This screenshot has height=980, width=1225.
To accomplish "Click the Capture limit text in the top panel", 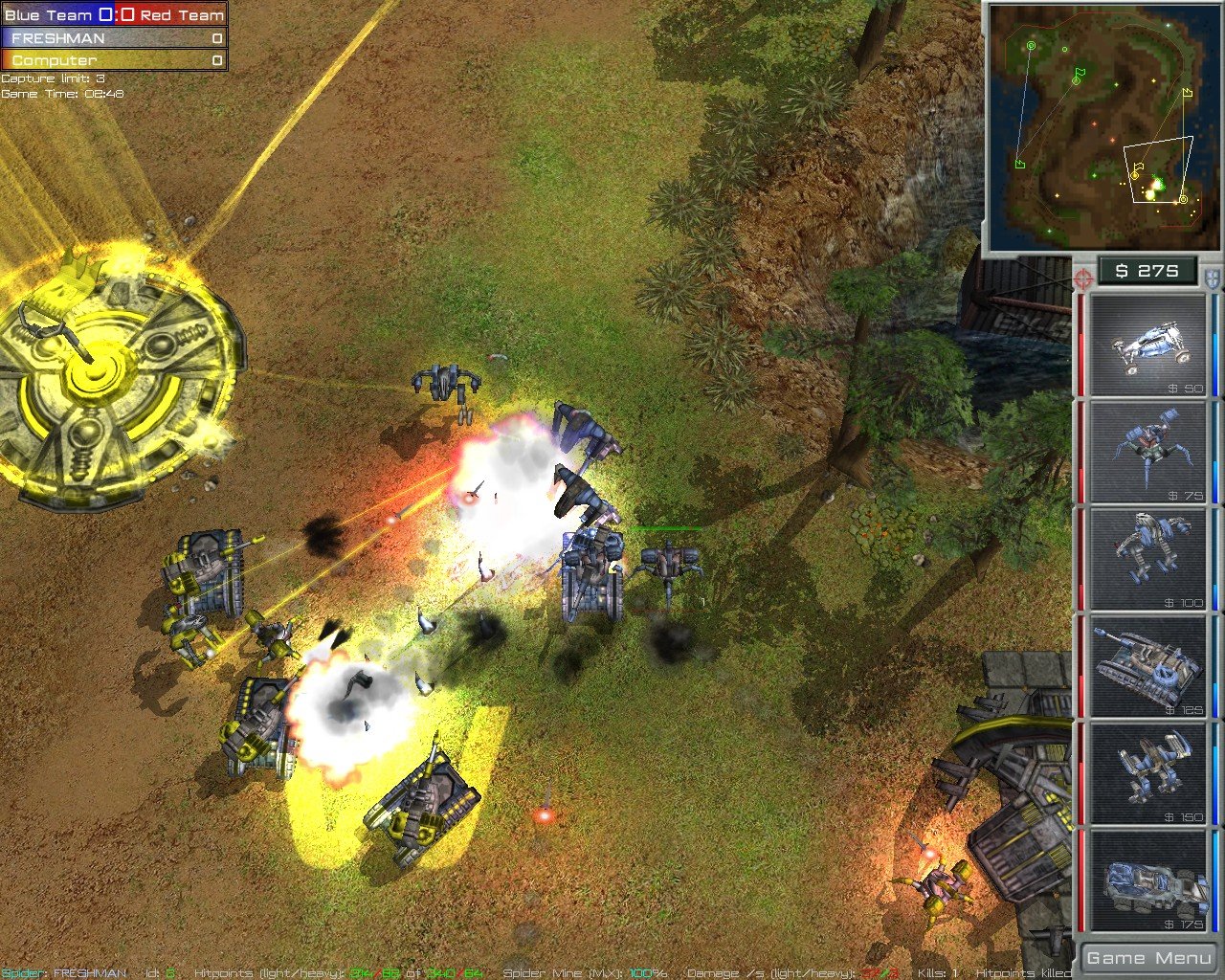I will [x=53, y=78].
